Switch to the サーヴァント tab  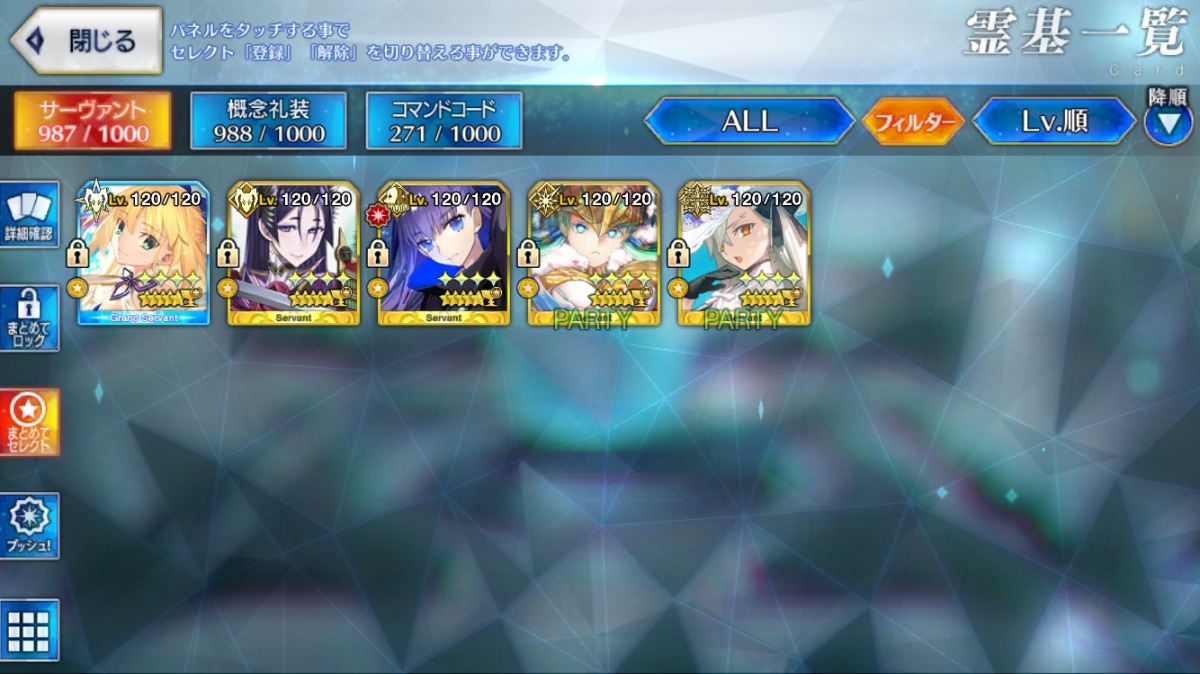[92, 121]
